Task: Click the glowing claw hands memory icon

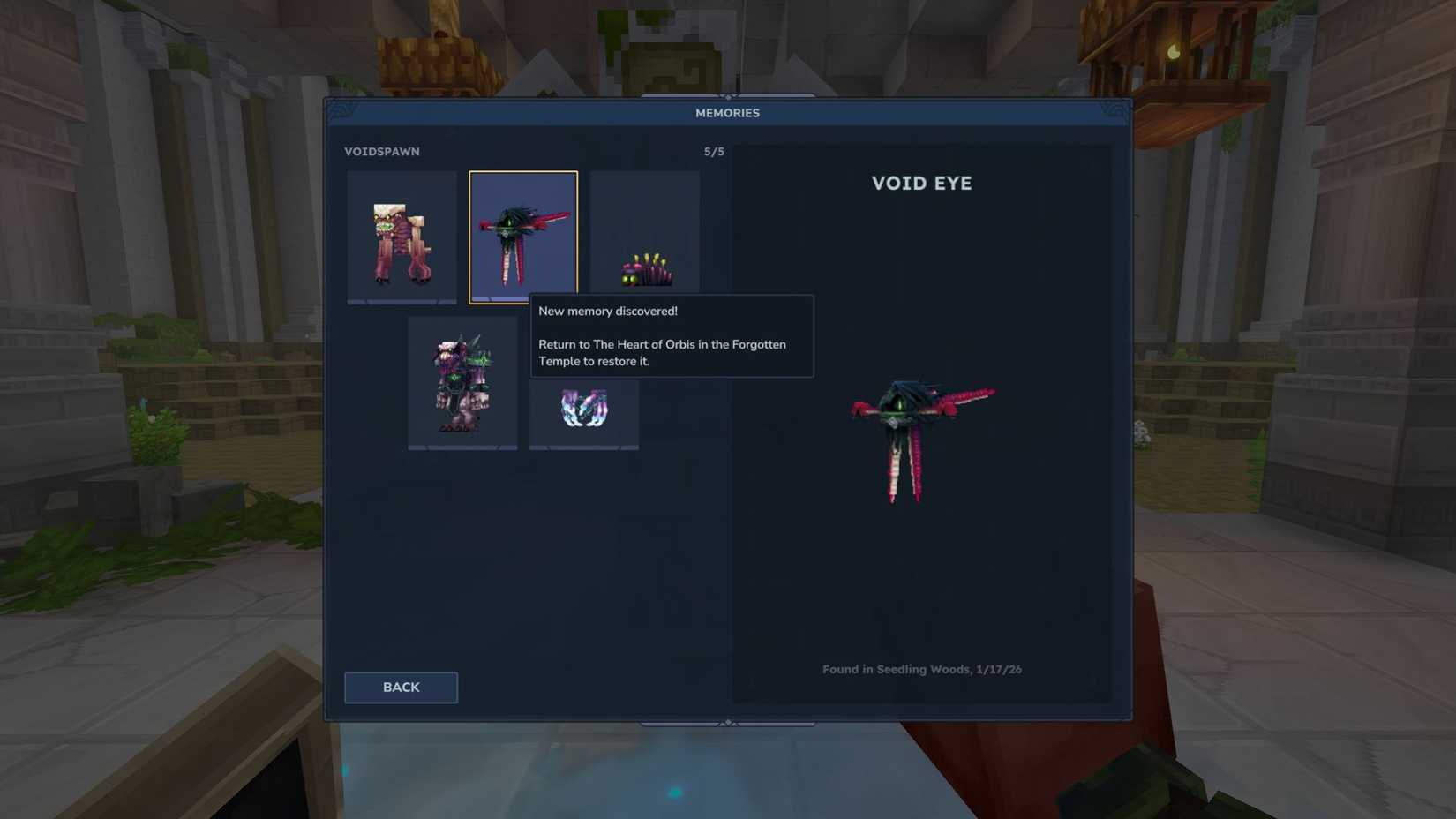Action: (x=583, y=410)
